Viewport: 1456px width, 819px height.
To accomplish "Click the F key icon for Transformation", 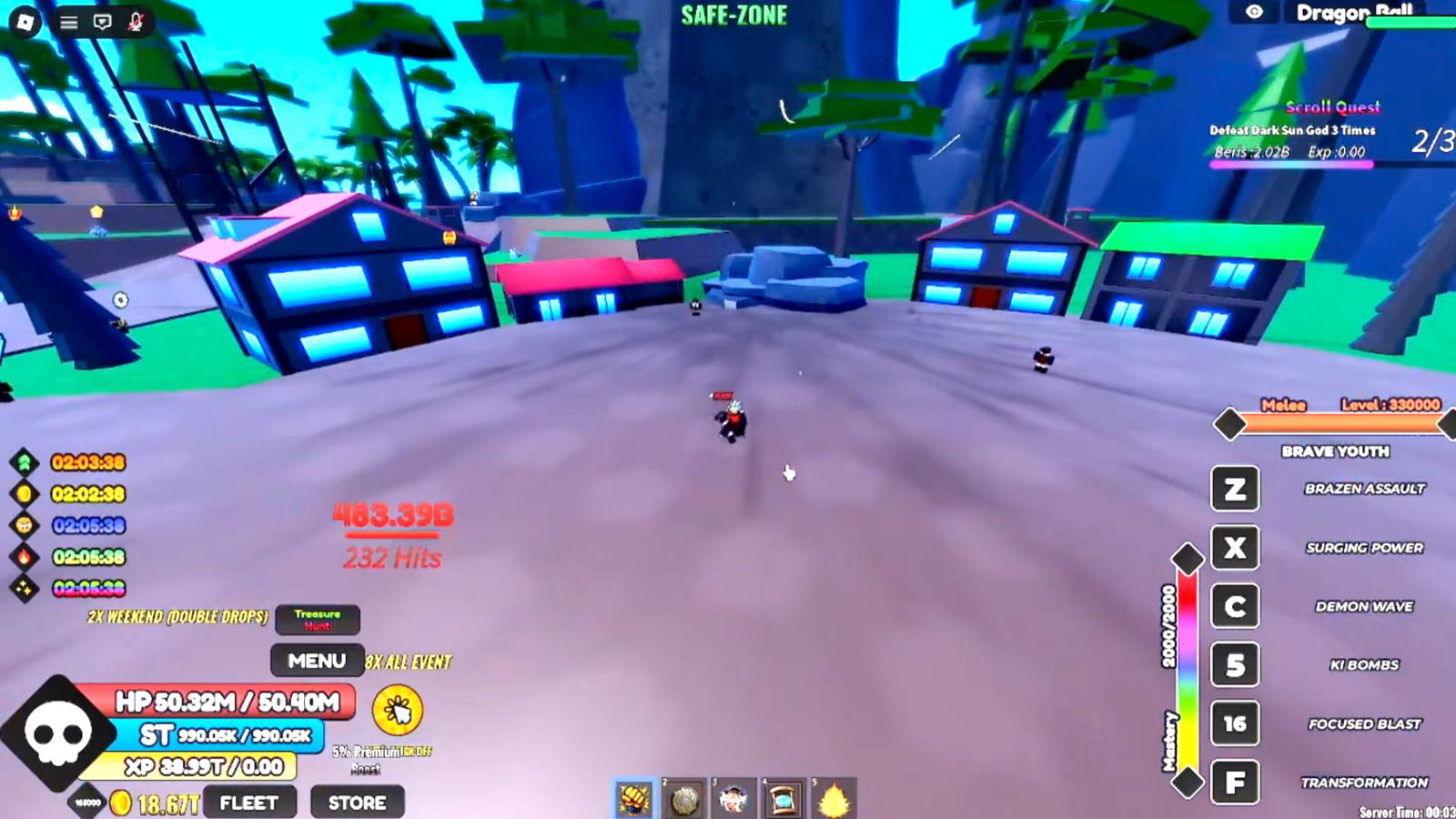I will point(1235,780).
